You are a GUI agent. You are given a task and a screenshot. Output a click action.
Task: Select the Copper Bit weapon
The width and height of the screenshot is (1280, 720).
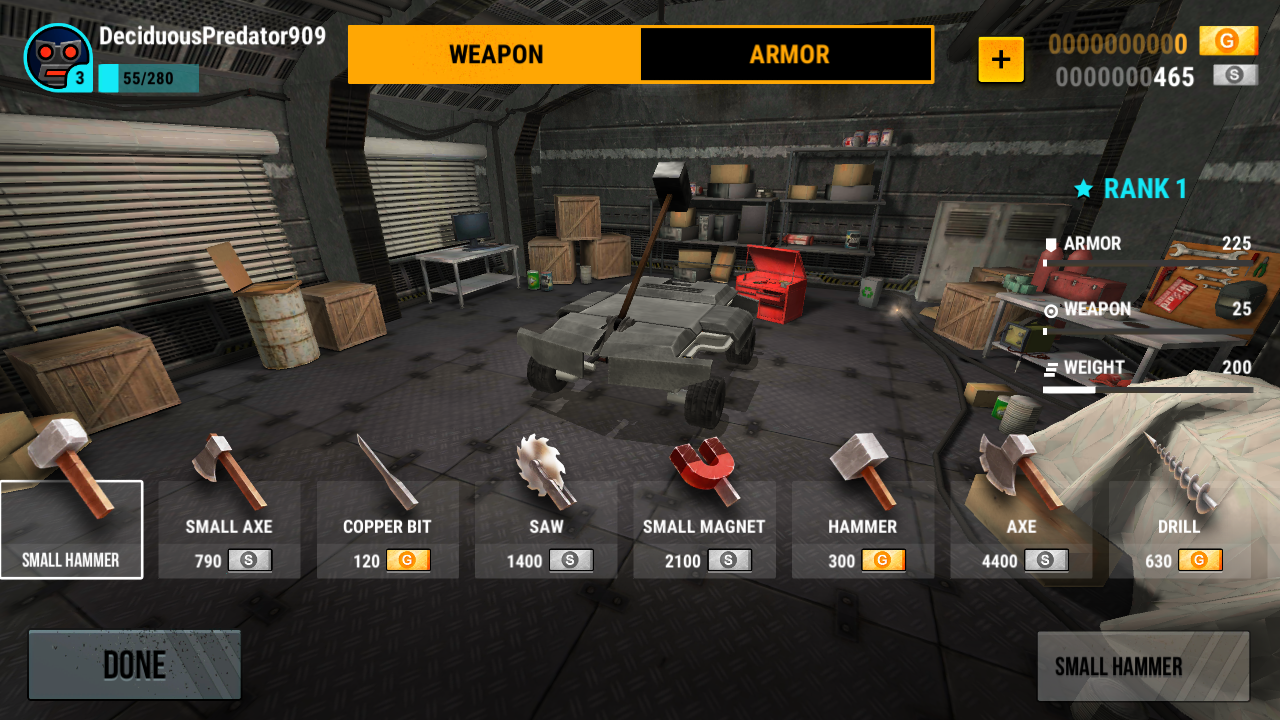(387, 529)
